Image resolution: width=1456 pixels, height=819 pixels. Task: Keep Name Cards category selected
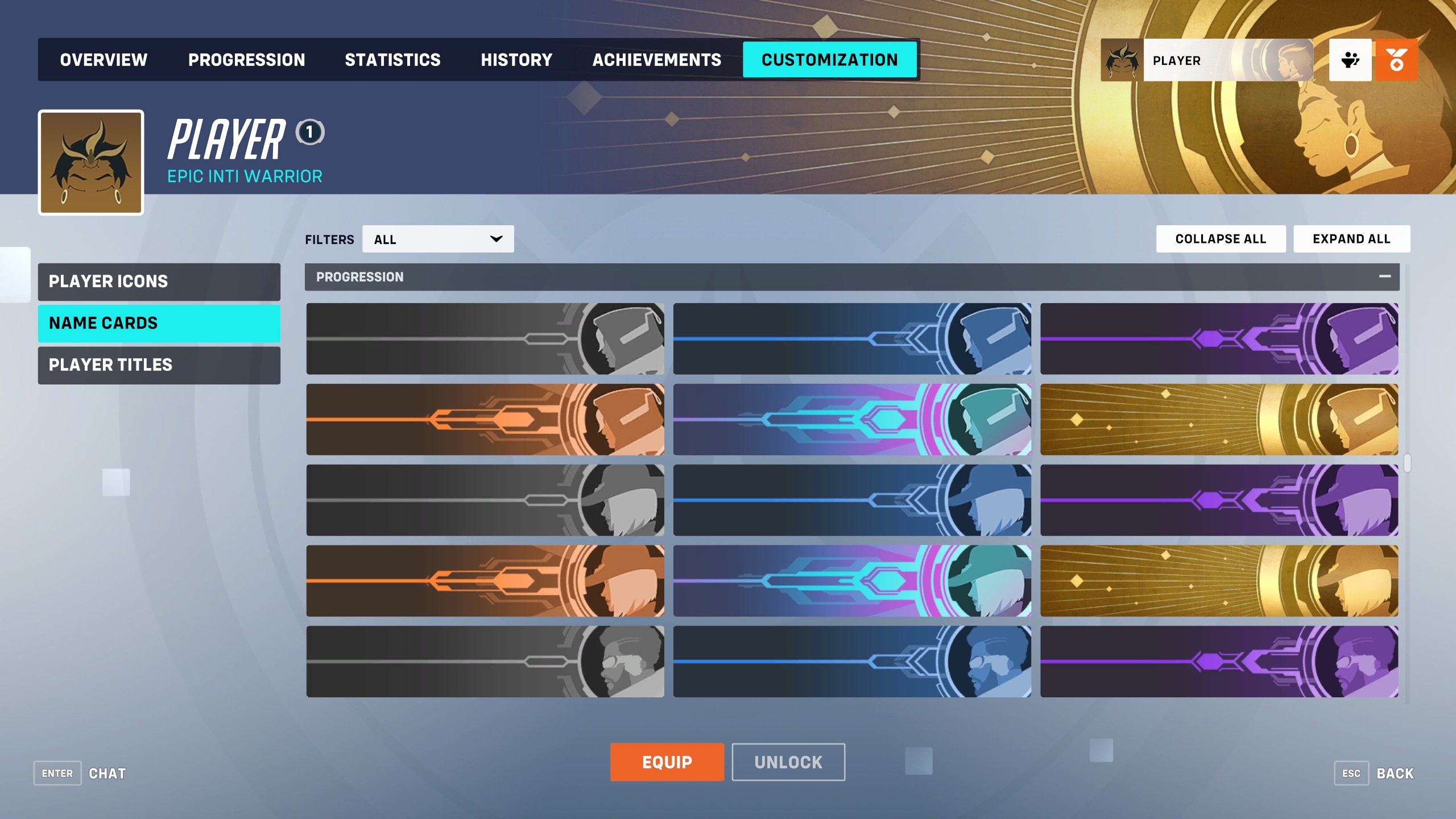[x=158, y=322]
